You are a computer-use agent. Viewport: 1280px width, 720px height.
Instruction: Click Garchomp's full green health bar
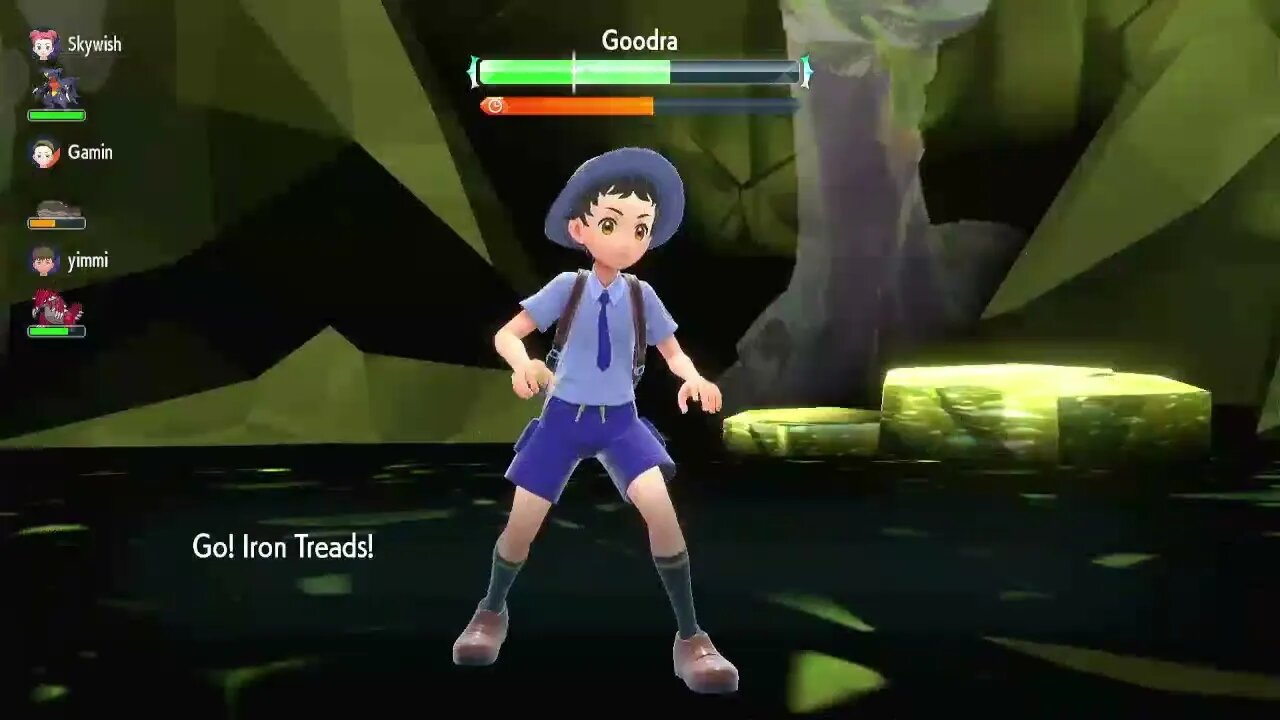tap(57, 115)
